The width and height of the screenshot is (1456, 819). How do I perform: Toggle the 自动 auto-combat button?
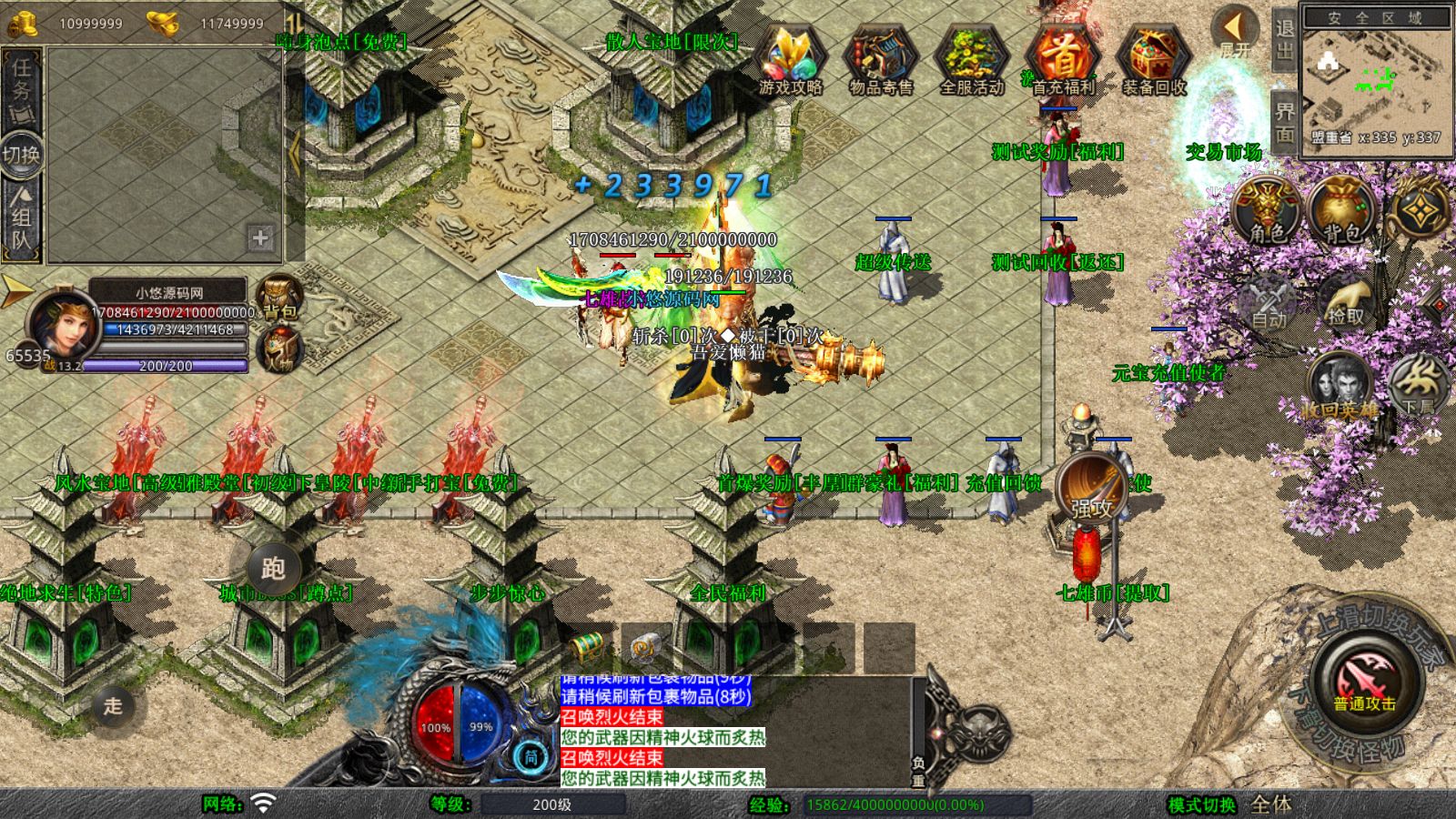1269,302
